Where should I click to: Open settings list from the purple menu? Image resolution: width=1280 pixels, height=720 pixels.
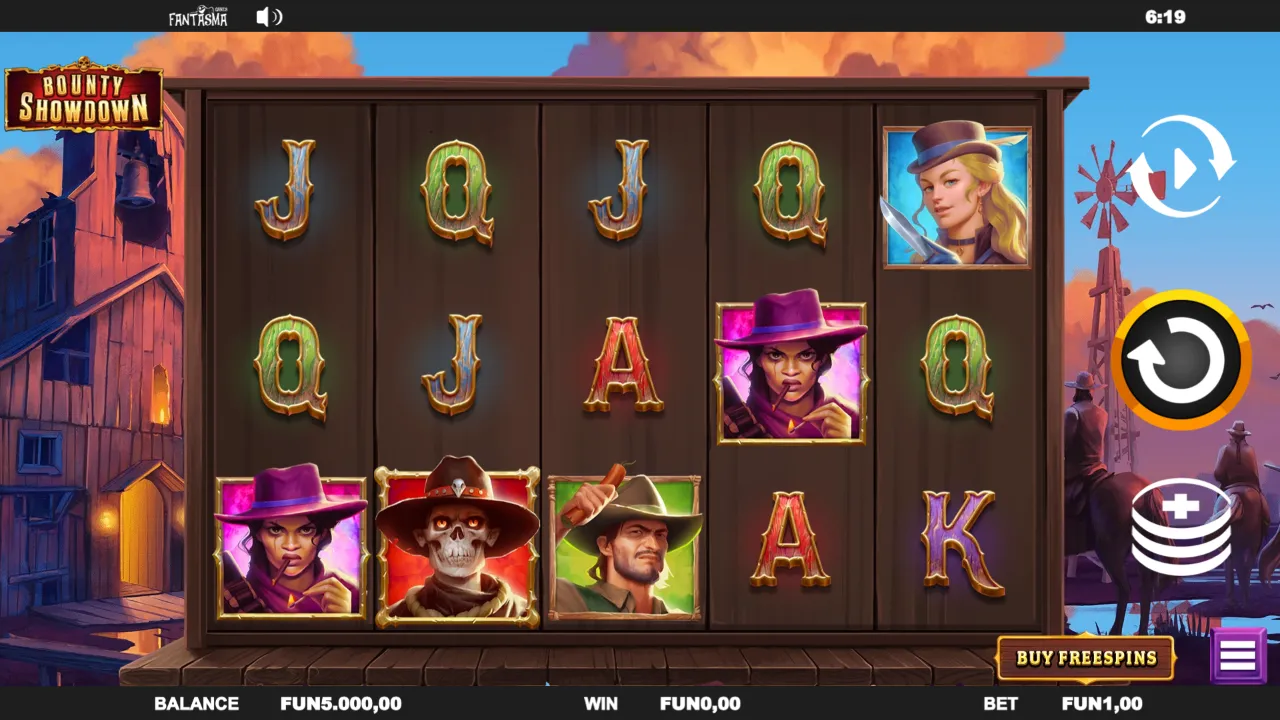[1238, 655]
